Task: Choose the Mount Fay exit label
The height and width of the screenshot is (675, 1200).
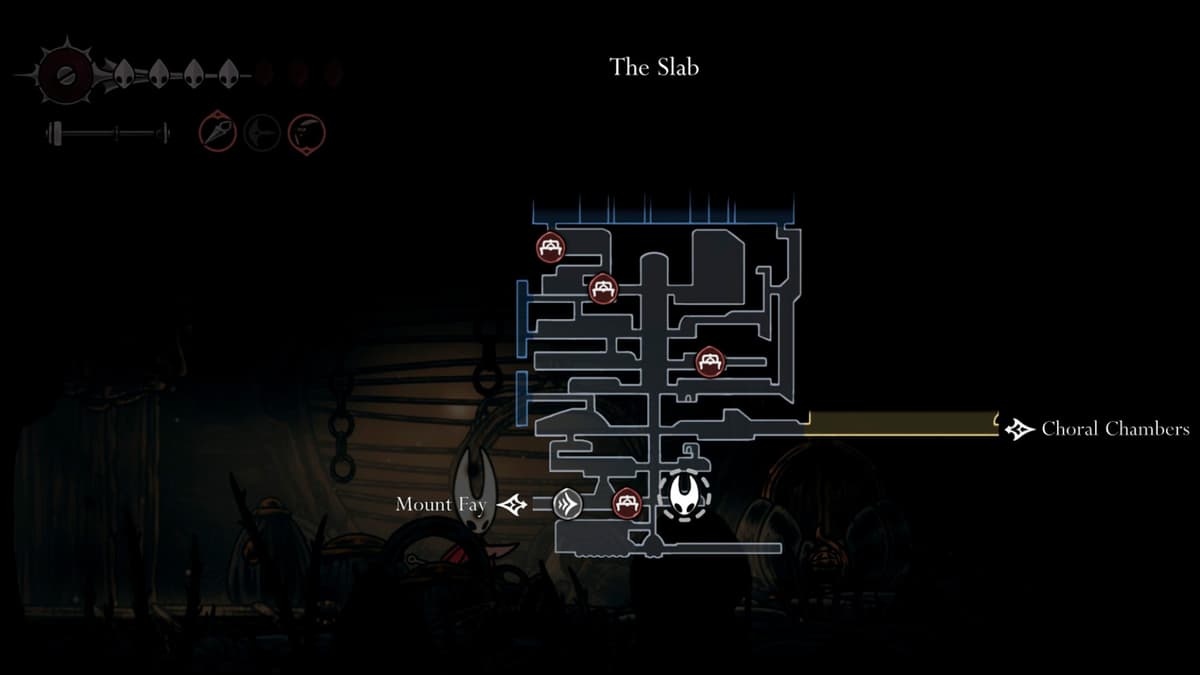Action: point(441,504)
